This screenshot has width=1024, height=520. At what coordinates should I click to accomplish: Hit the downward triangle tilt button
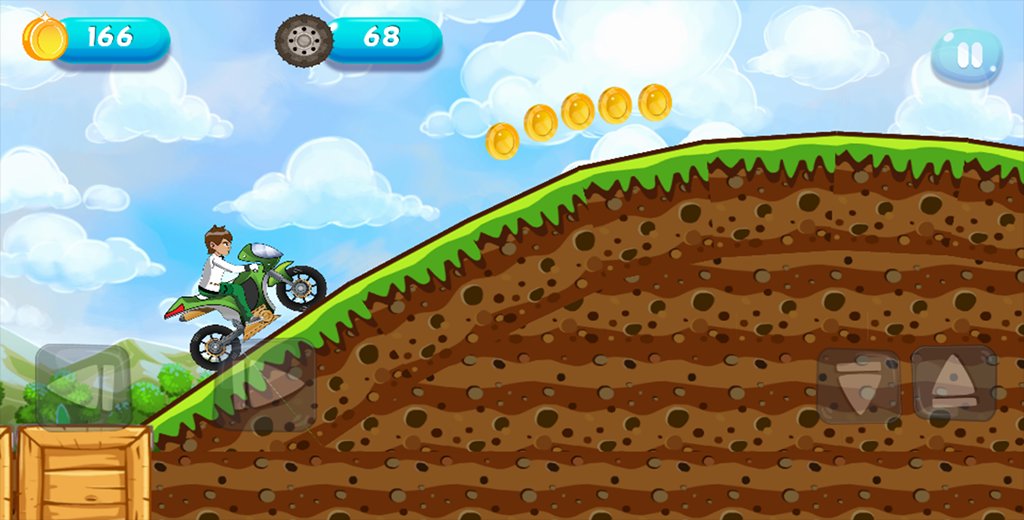pyautogui.click(x=858, y=386)
